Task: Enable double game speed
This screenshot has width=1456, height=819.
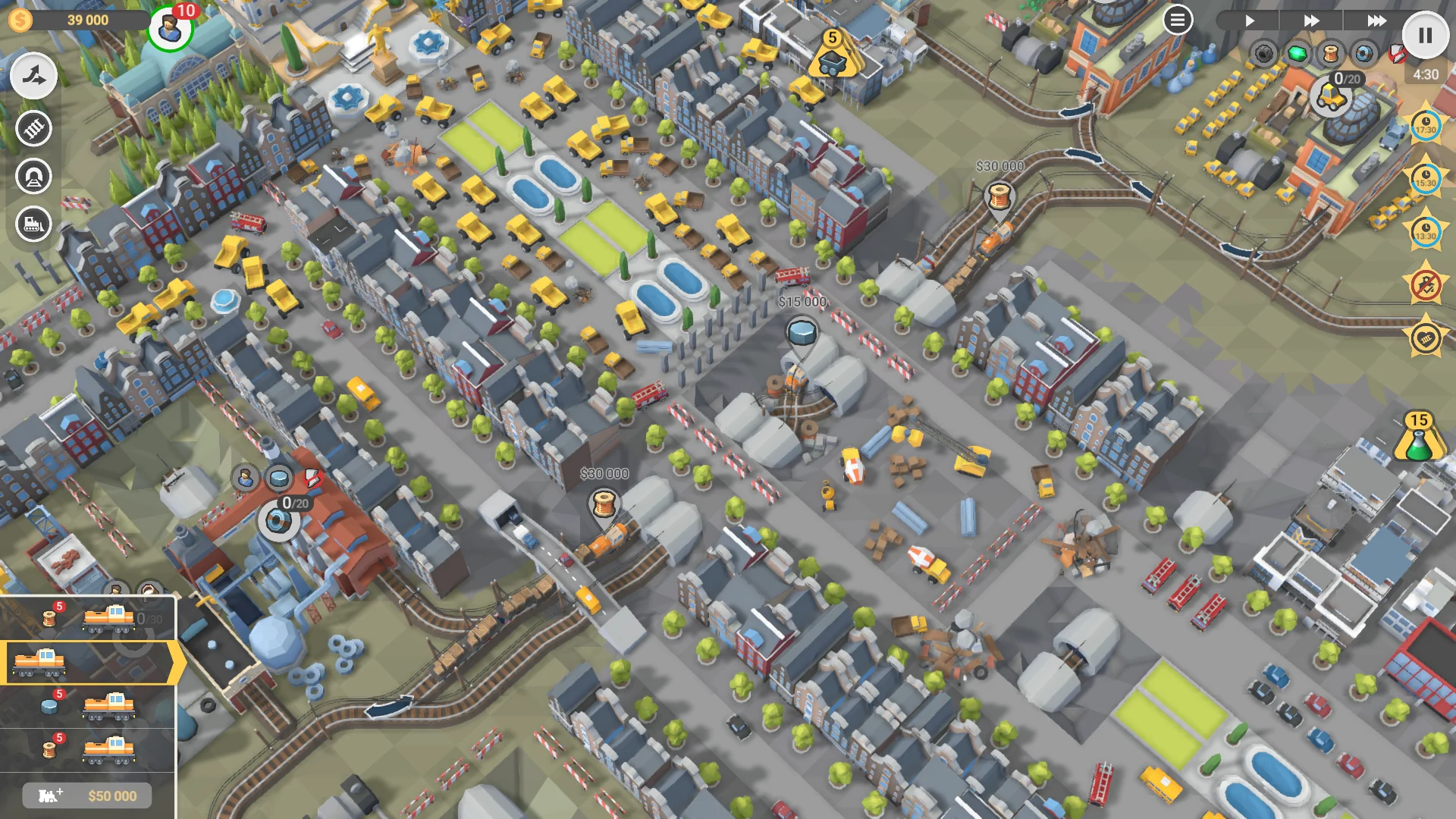Action: [x=1311, y=20]
